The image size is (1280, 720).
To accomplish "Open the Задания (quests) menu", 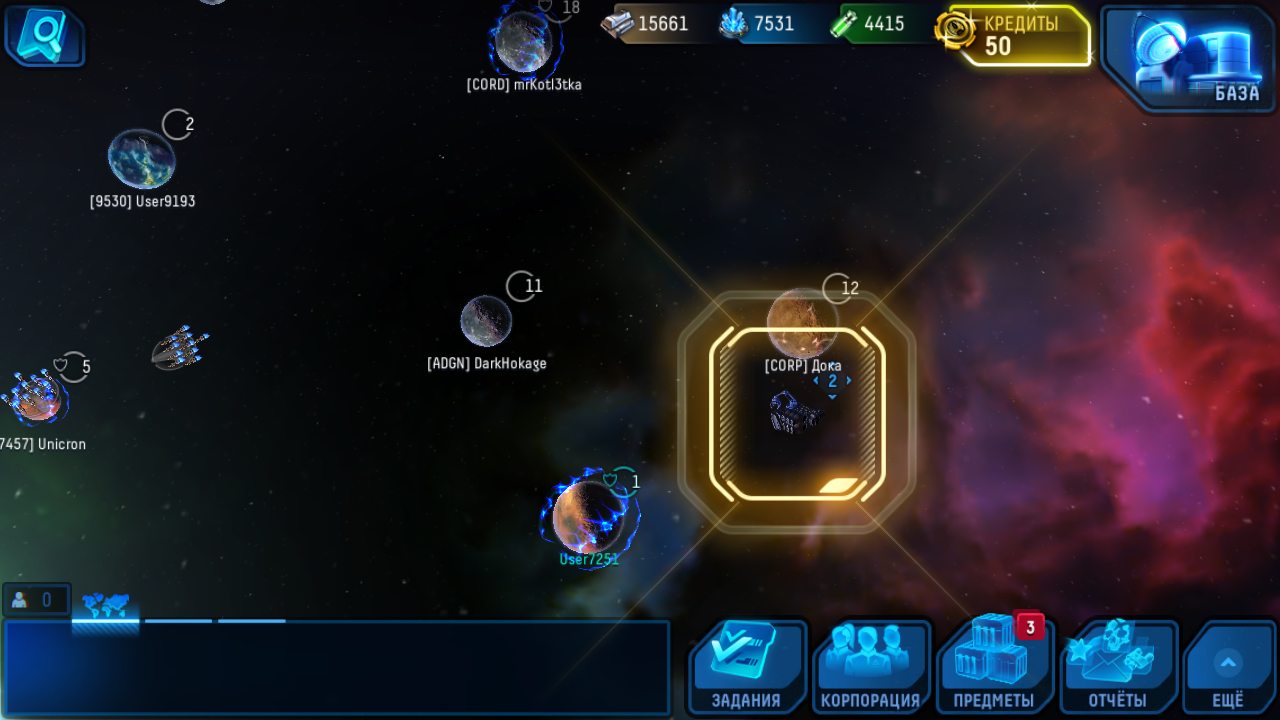I will [747, 665].
